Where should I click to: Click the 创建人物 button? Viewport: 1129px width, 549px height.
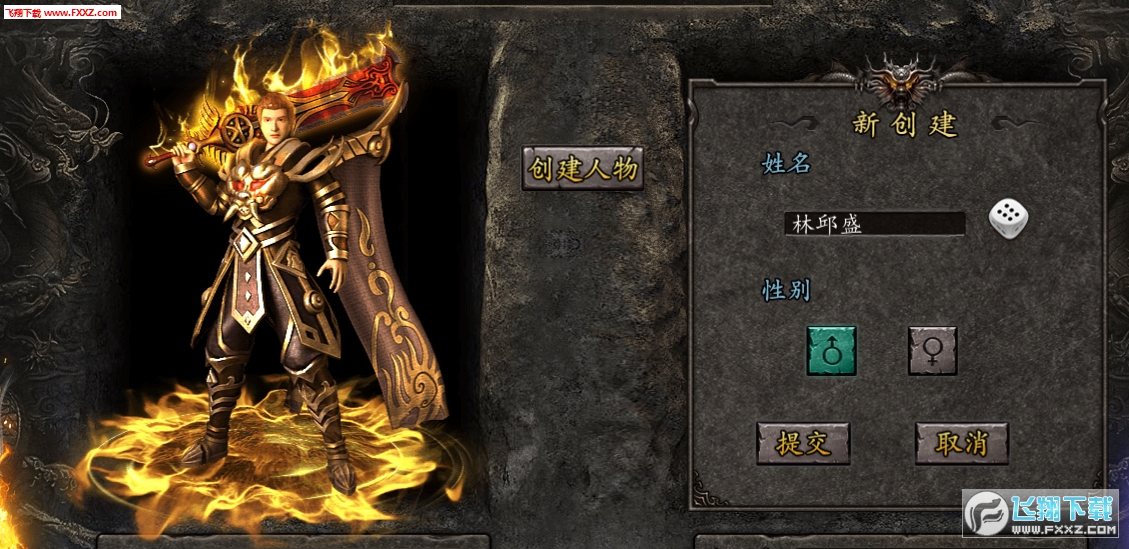(x=583, y=169)
